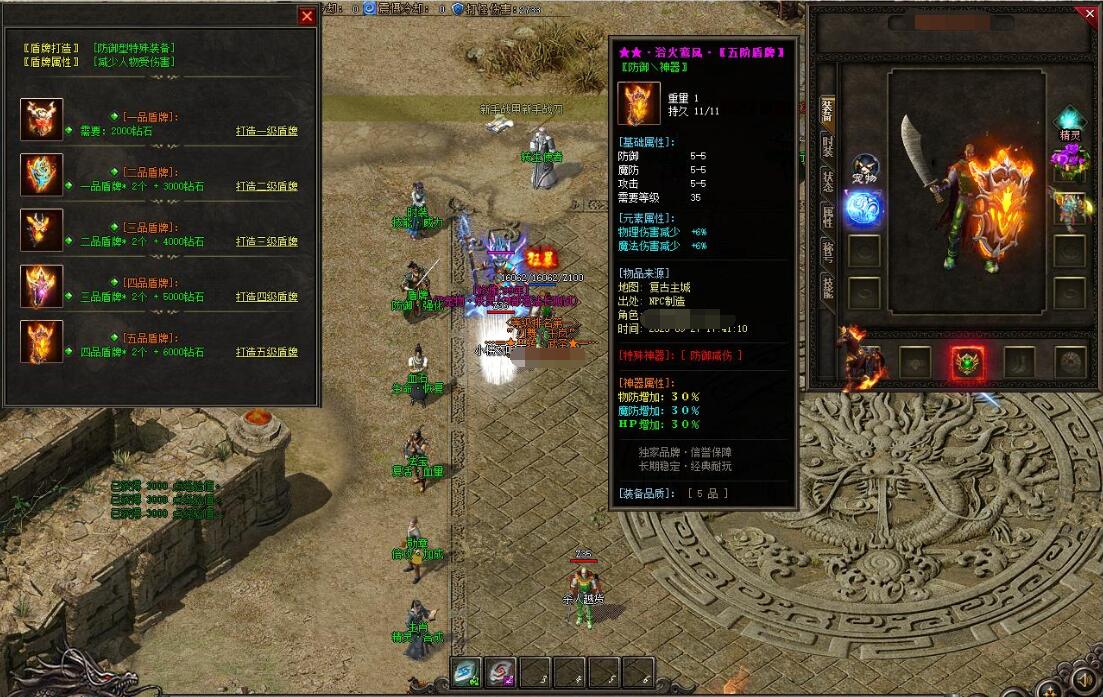Click the 打造五级盾牌 forge link
1103x697 pixels.
coord(266,352)
